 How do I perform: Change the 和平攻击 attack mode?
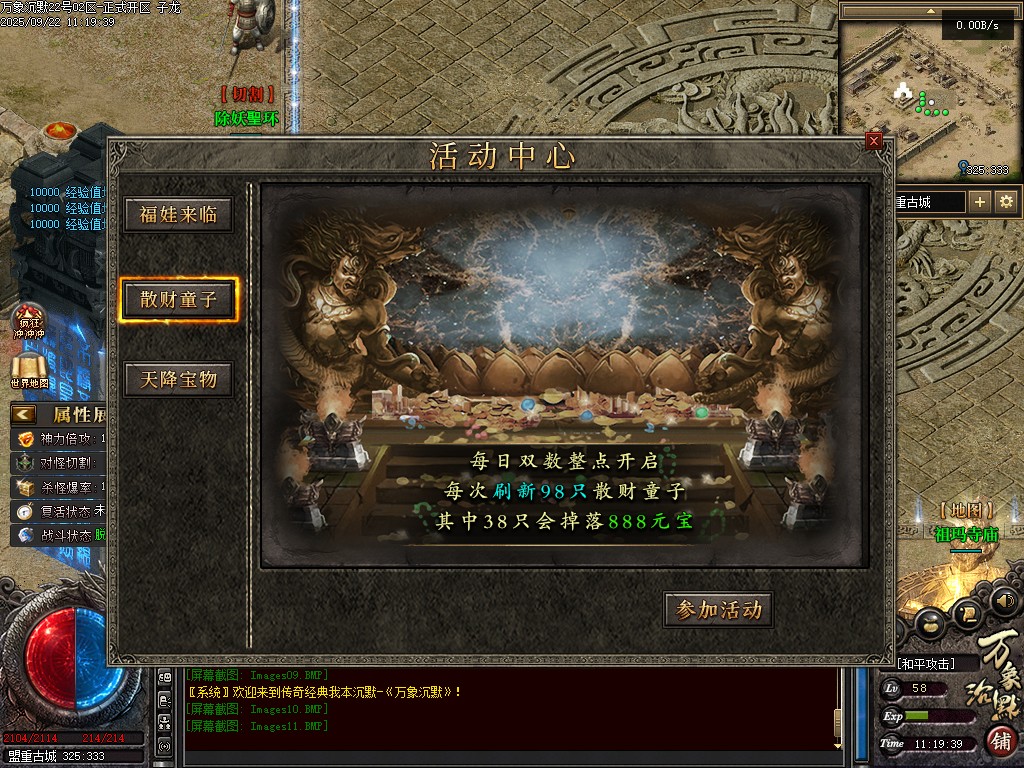(925, 664)
